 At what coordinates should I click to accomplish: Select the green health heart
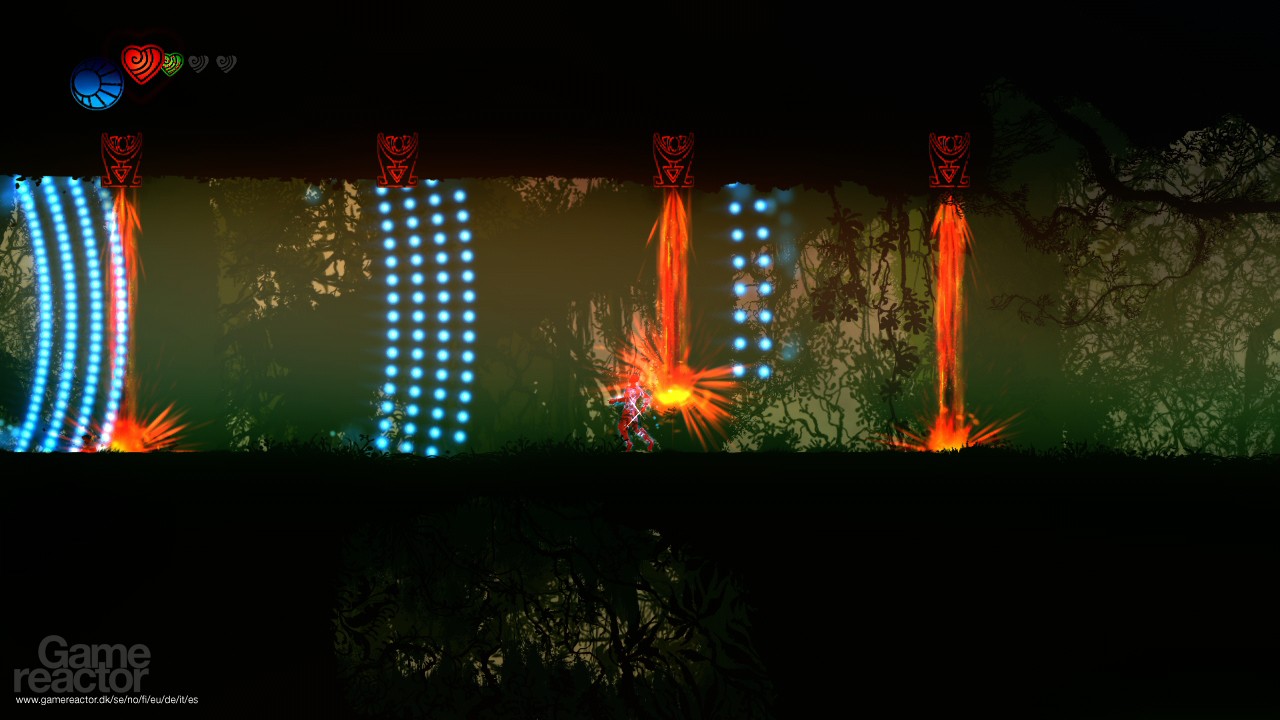[172, 62]
